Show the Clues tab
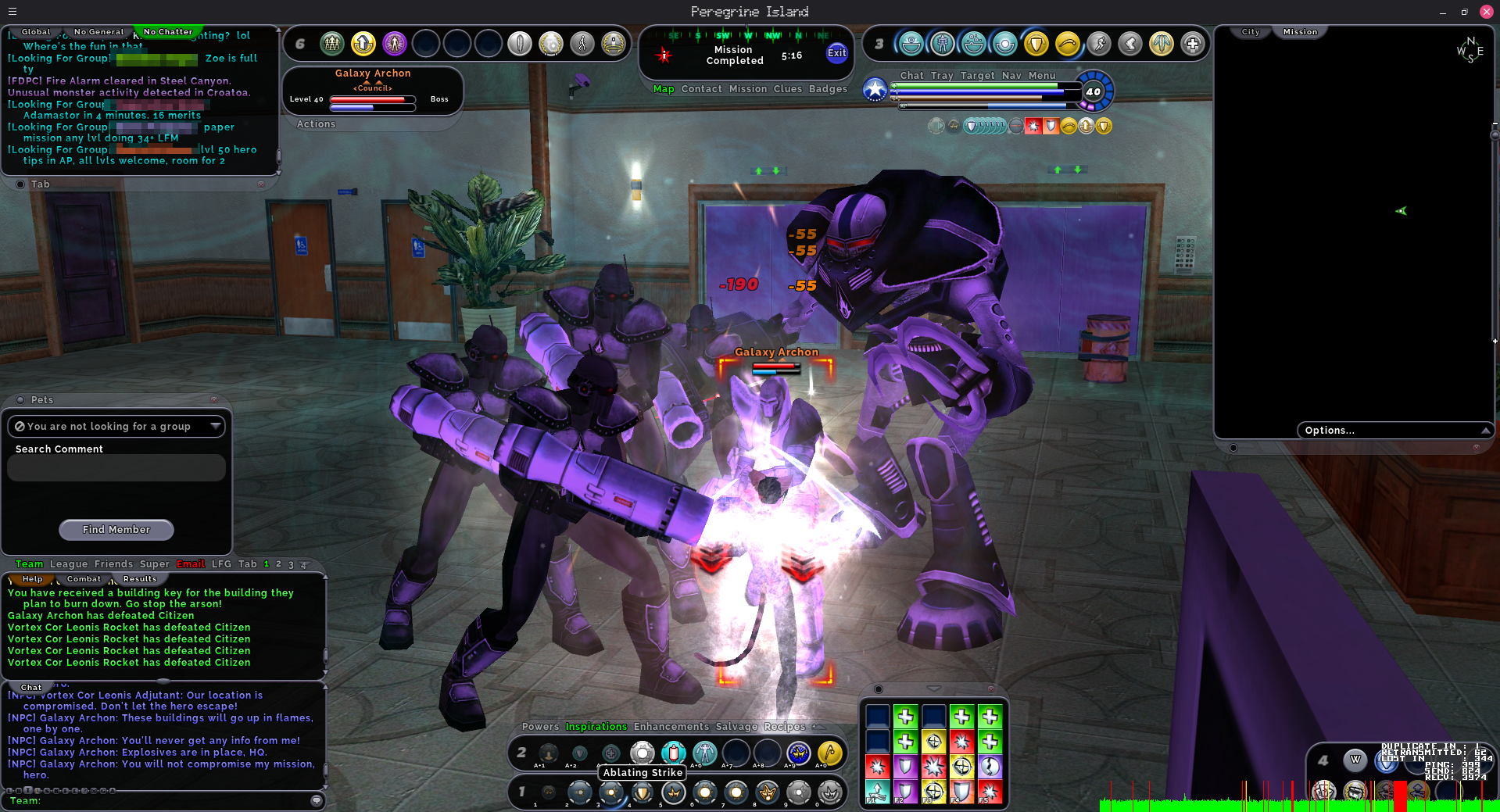 [x=787, y=89]
